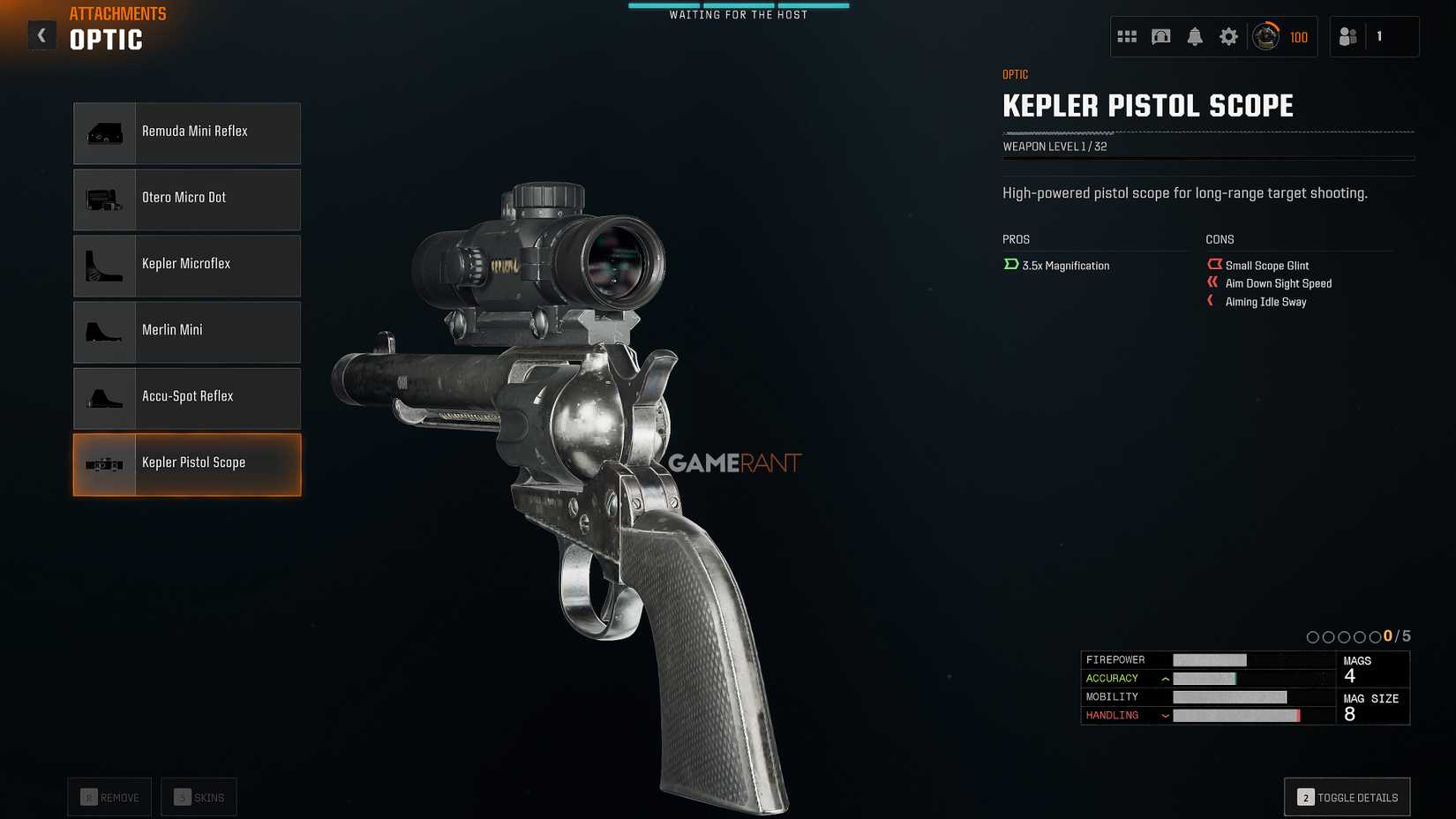1456x819 pixels.
Task: Click the Accuracy upward chevron indicator
Action: pyautogui.click(x=1165, y=678)
